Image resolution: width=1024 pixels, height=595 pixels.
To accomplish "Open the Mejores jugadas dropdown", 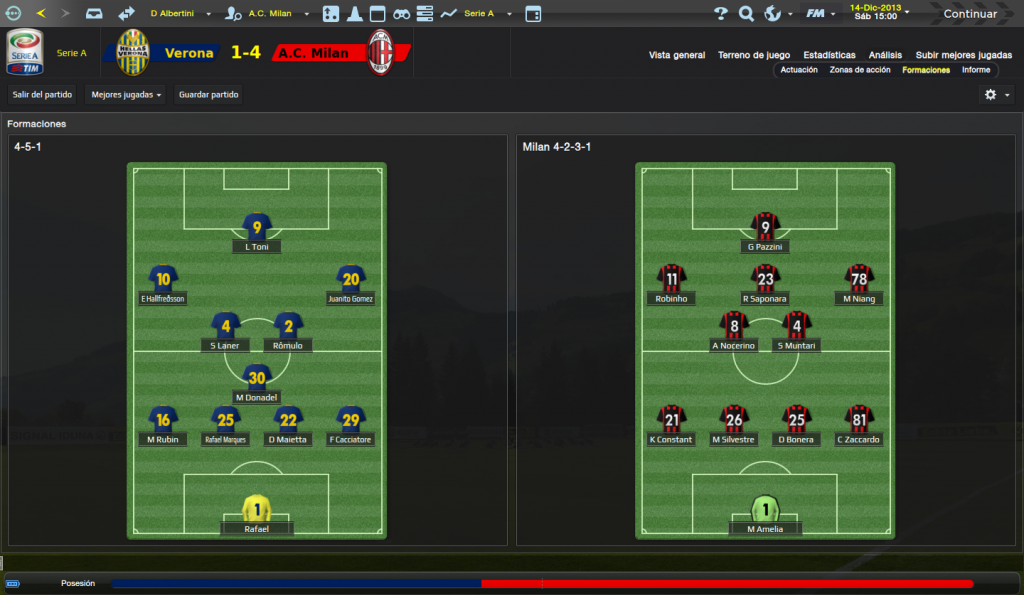I will pyautogui.click(x=126, y=95).
